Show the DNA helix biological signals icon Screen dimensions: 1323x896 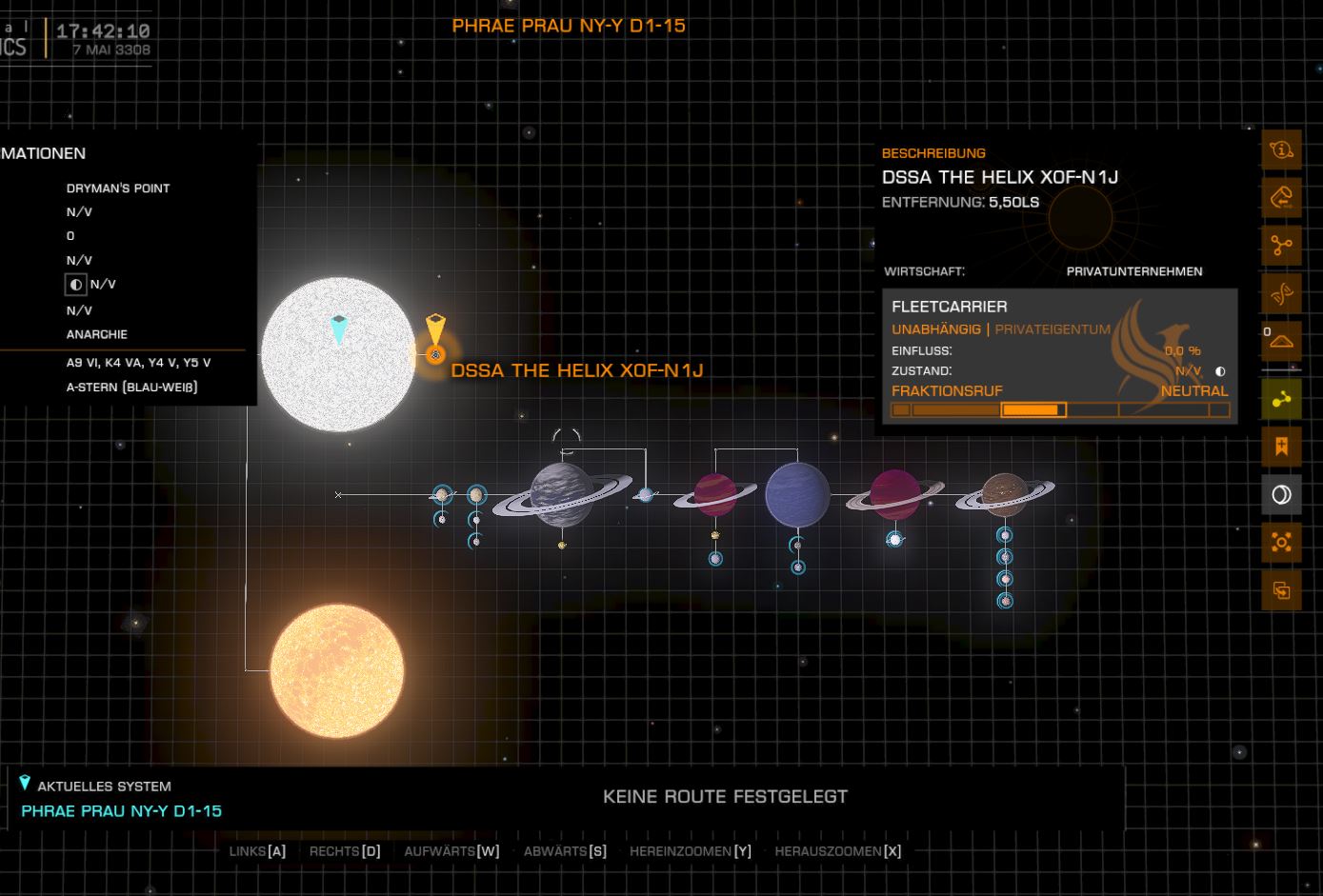(1281, 294)
